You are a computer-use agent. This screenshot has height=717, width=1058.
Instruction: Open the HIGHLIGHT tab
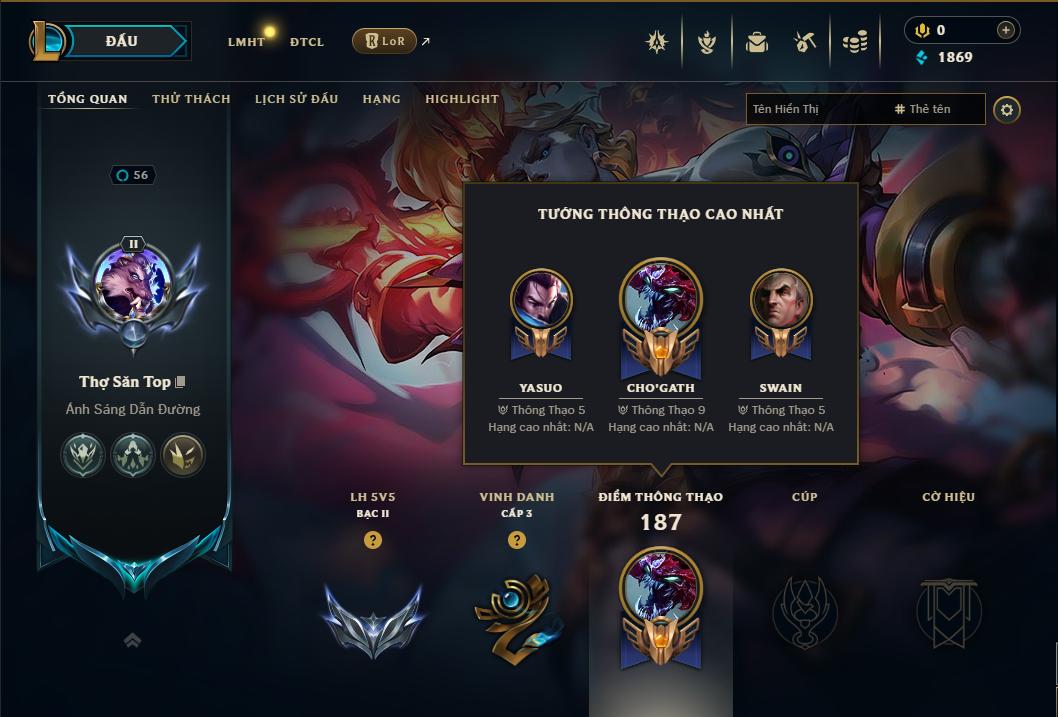coord(461,99)
